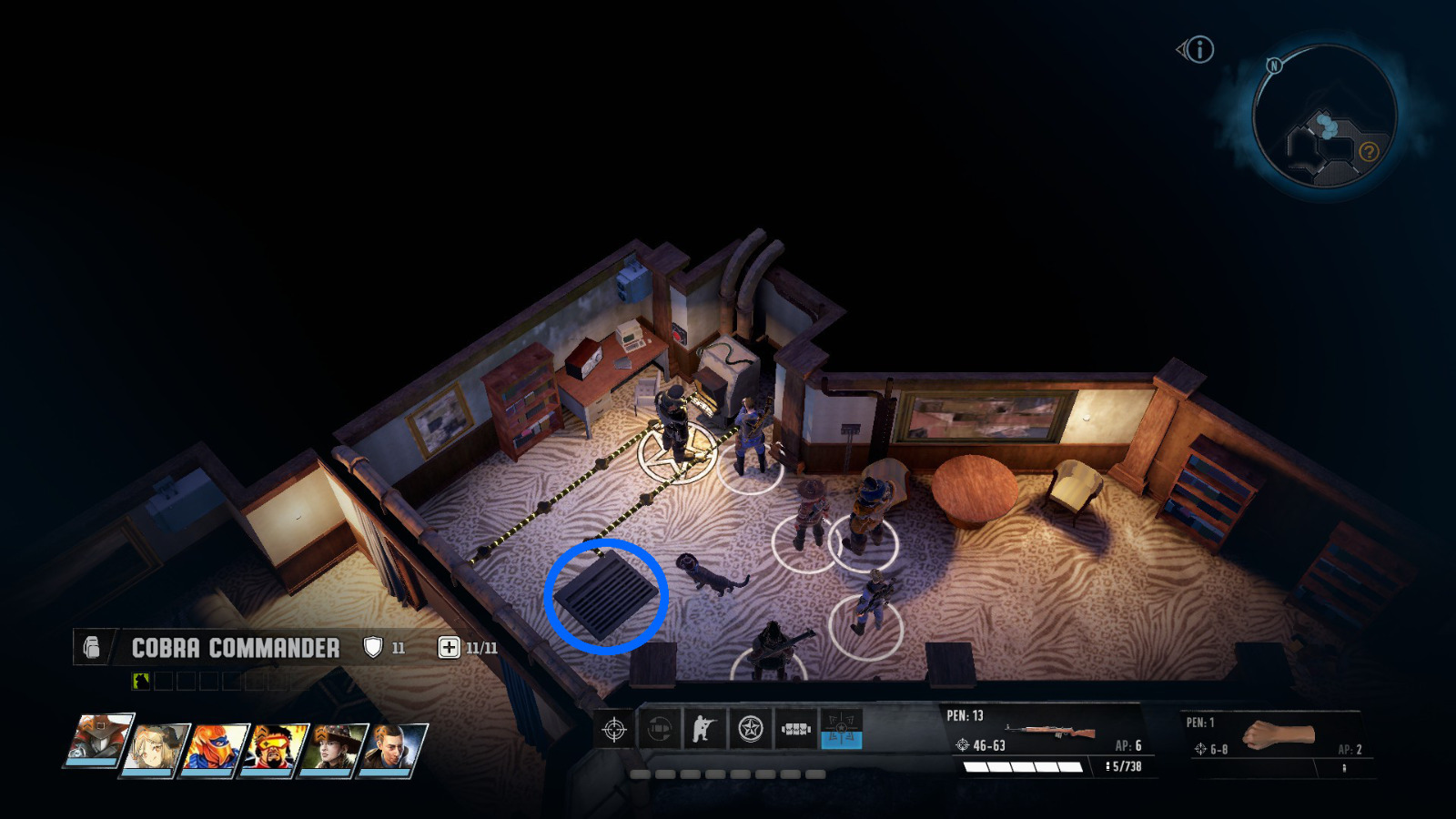Click the N compass marker on the minimap

(1274, 66)
